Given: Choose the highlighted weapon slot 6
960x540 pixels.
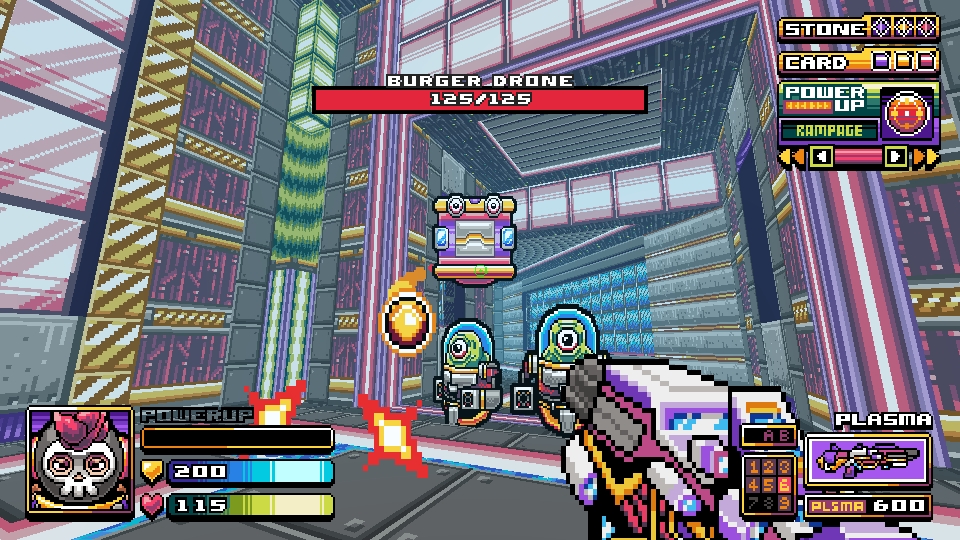Looking at the screenshot, I should (784, 483).
